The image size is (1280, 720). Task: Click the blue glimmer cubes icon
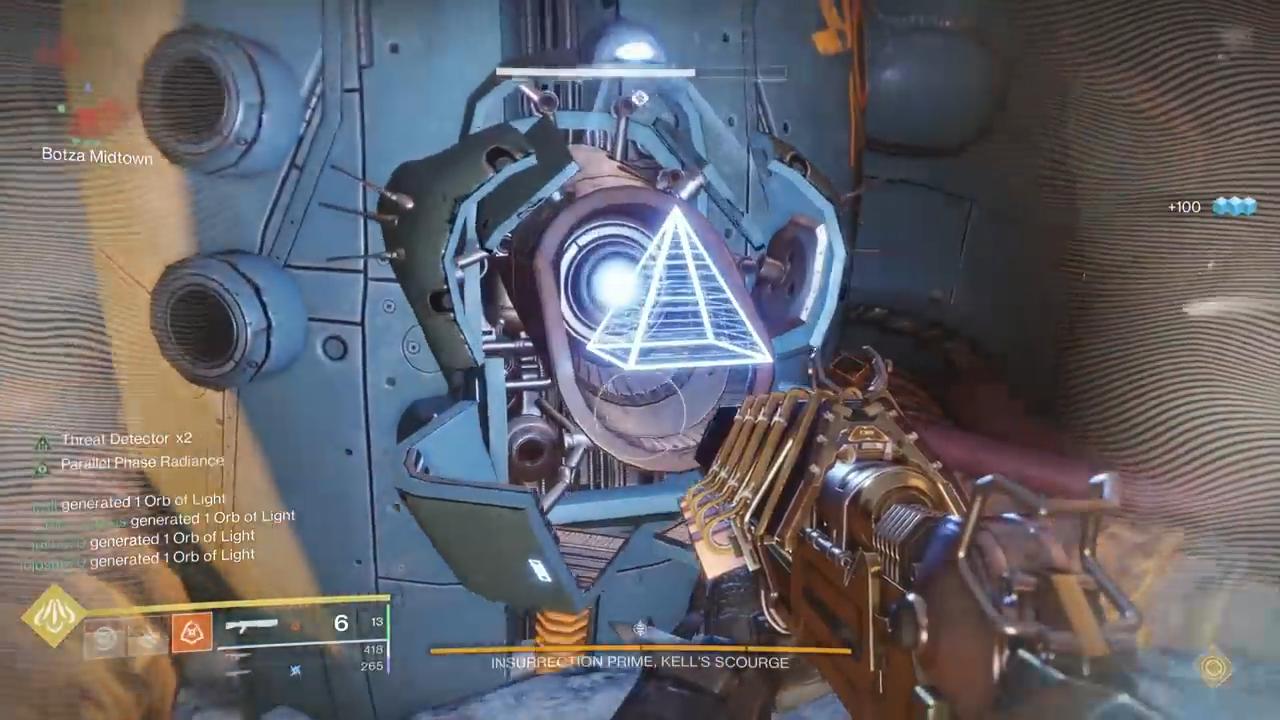1234,206
